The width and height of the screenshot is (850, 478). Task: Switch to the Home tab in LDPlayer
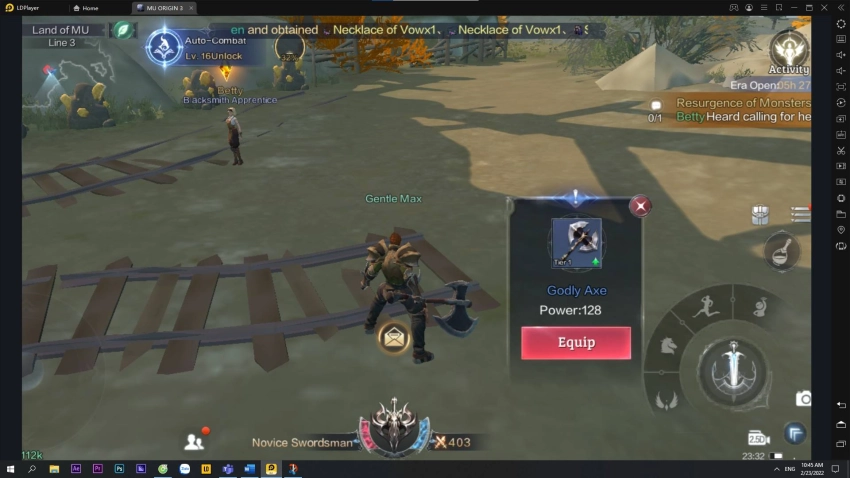[x=86, y=7]
